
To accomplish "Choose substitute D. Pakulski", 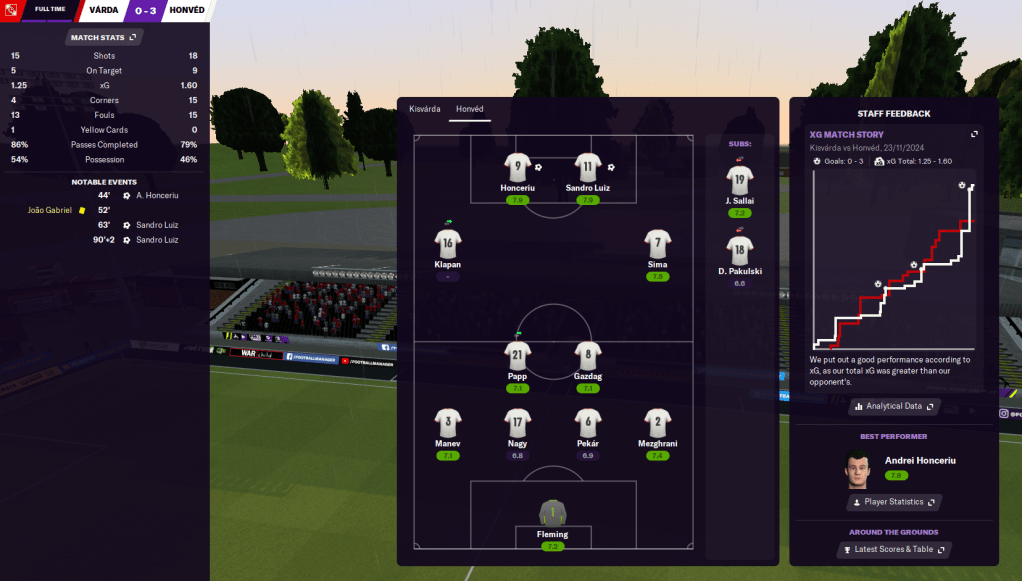I will [740, 251].
